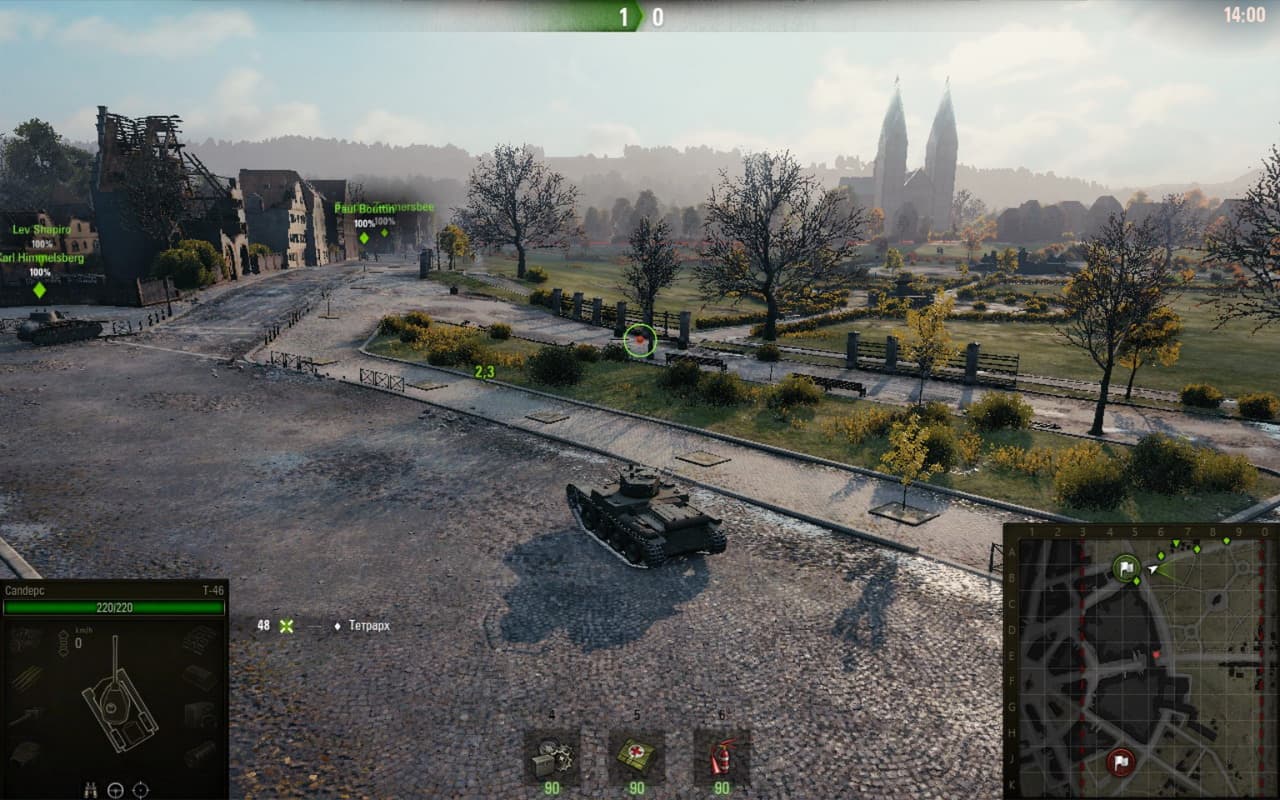Select ally Lev Shapiro's marker
The height and width of the screenshot is (800, 1280).
pos(41,229)
